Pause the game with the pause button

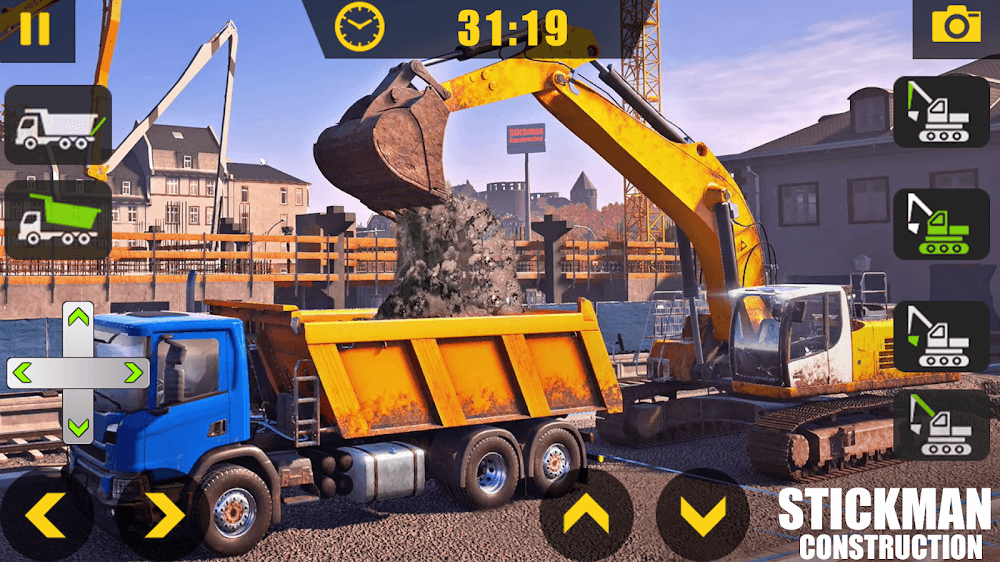[x=35, y=28]
